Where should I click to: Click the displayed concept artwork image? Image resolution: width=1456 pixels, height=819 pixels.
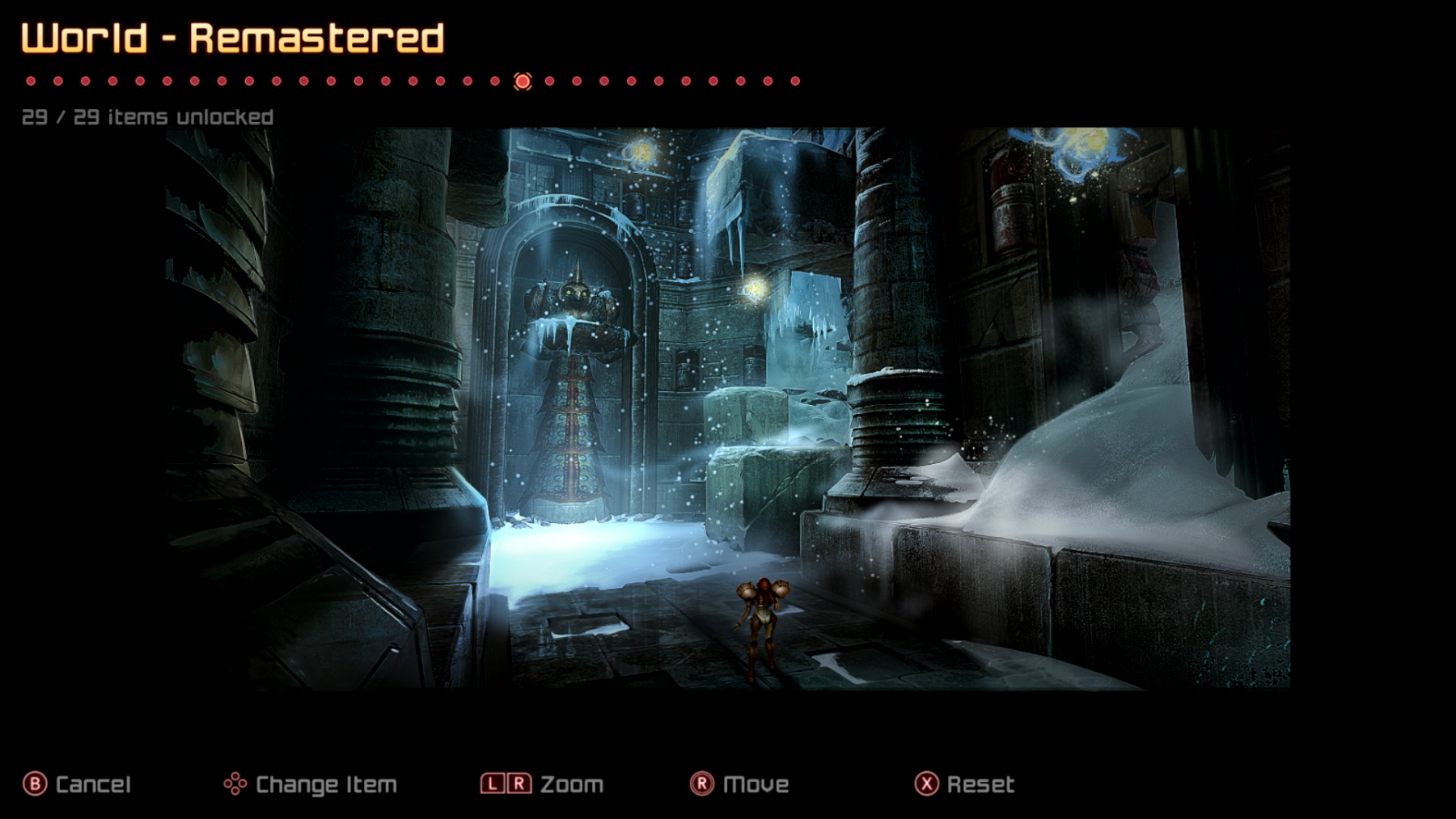728,408
